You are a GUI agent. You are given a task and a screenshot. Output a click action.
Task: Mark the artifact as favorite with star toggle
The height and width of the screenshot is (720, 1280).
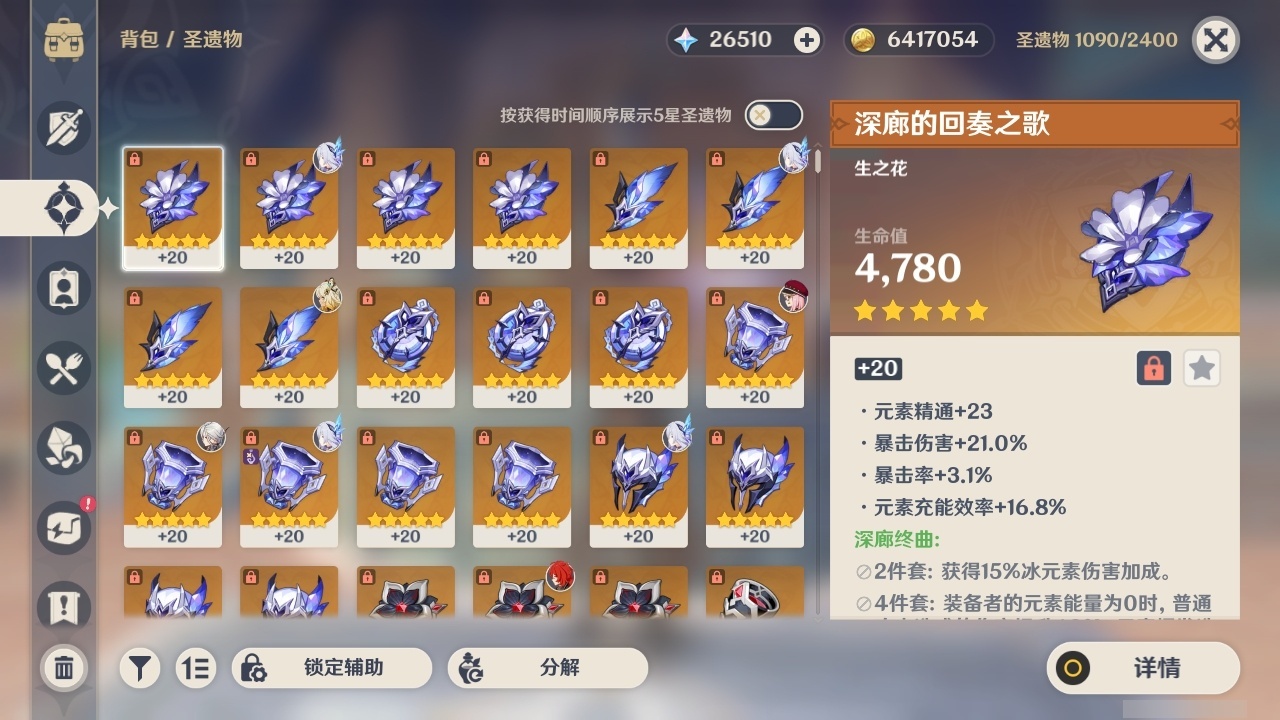point(1202,368)
